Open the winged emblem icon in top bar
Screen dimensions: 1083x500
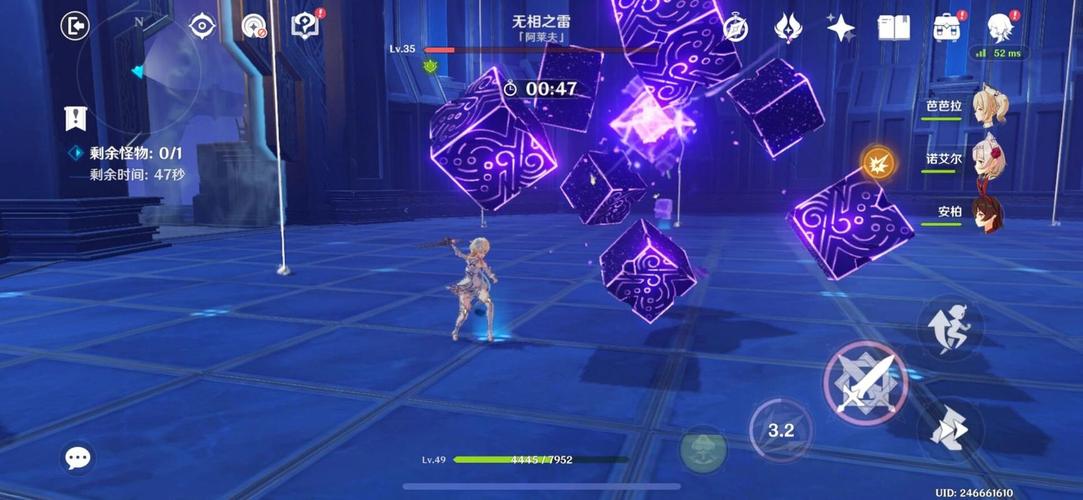pos(788,28)
